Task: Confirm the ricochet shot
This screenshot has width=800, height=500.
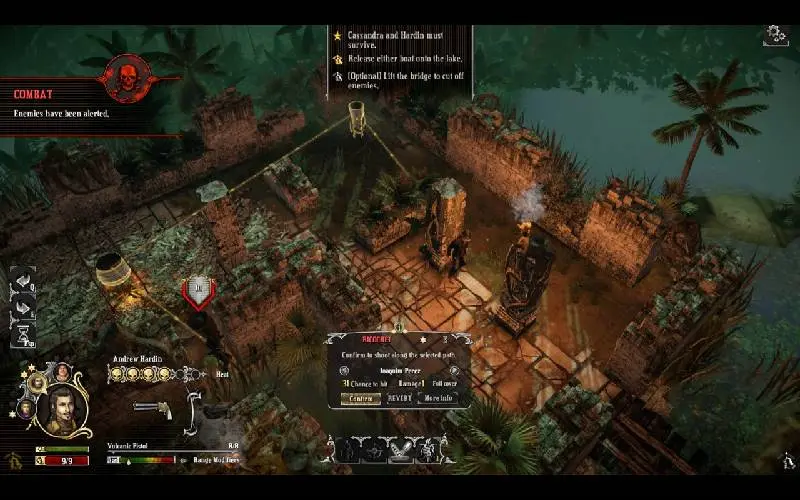Action: tap(358, 398)
